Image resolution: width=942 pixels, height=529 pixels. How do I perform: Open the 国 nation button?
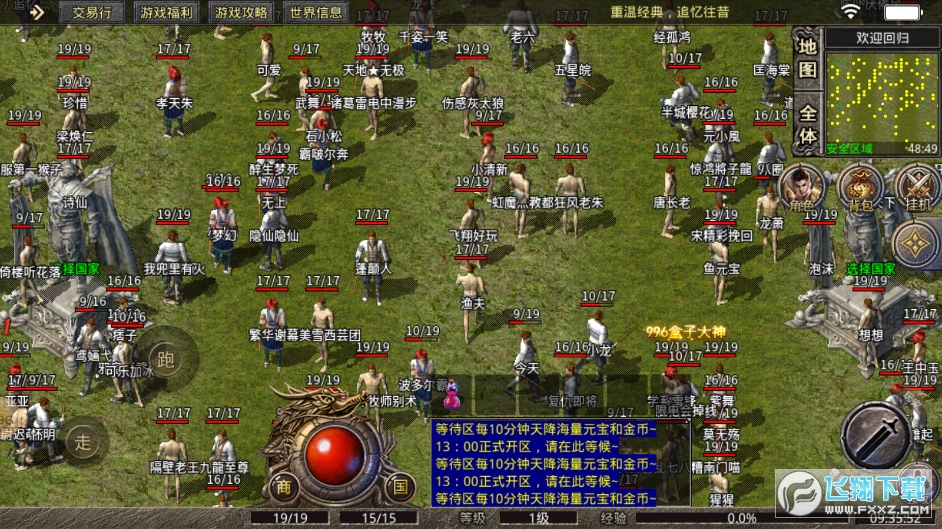(400, 486)
